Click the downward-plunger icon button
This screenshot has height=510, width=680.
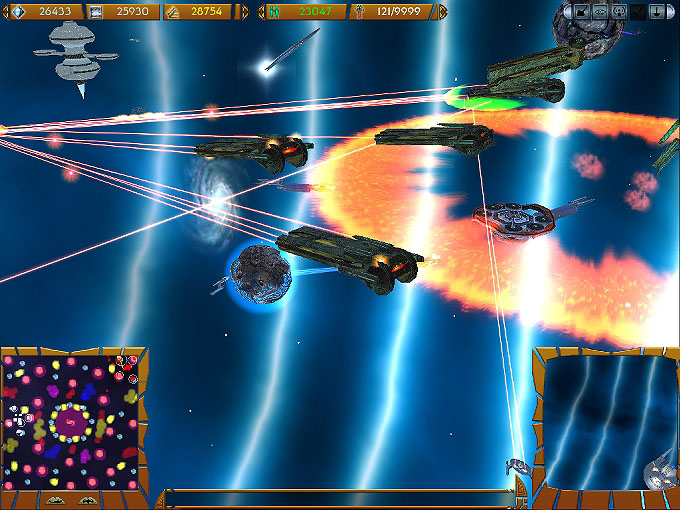[655, 12]
